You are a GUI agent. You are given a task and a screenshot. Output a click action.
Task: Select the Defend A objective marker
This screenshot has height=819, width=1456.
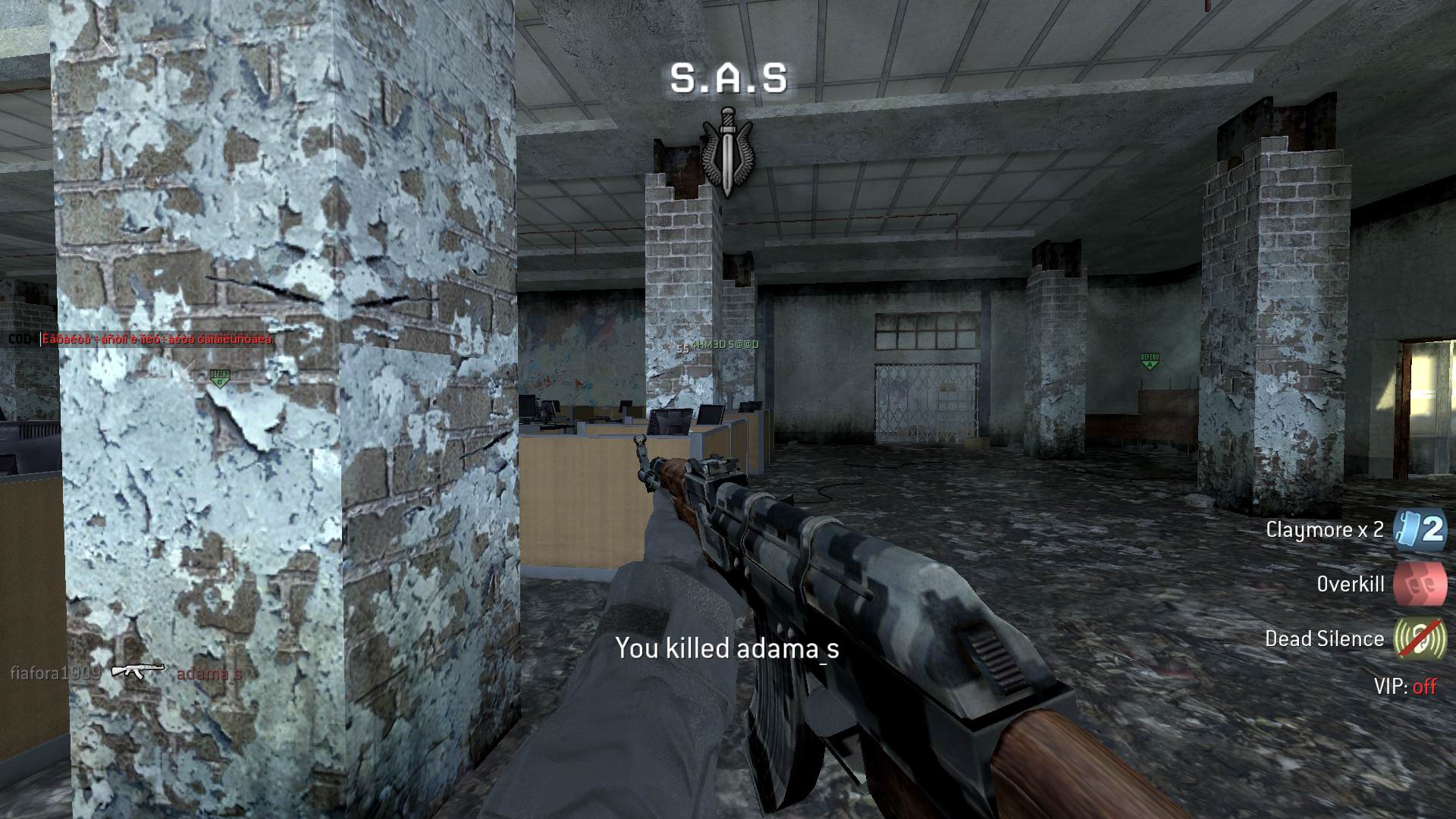click(1150, 360)
